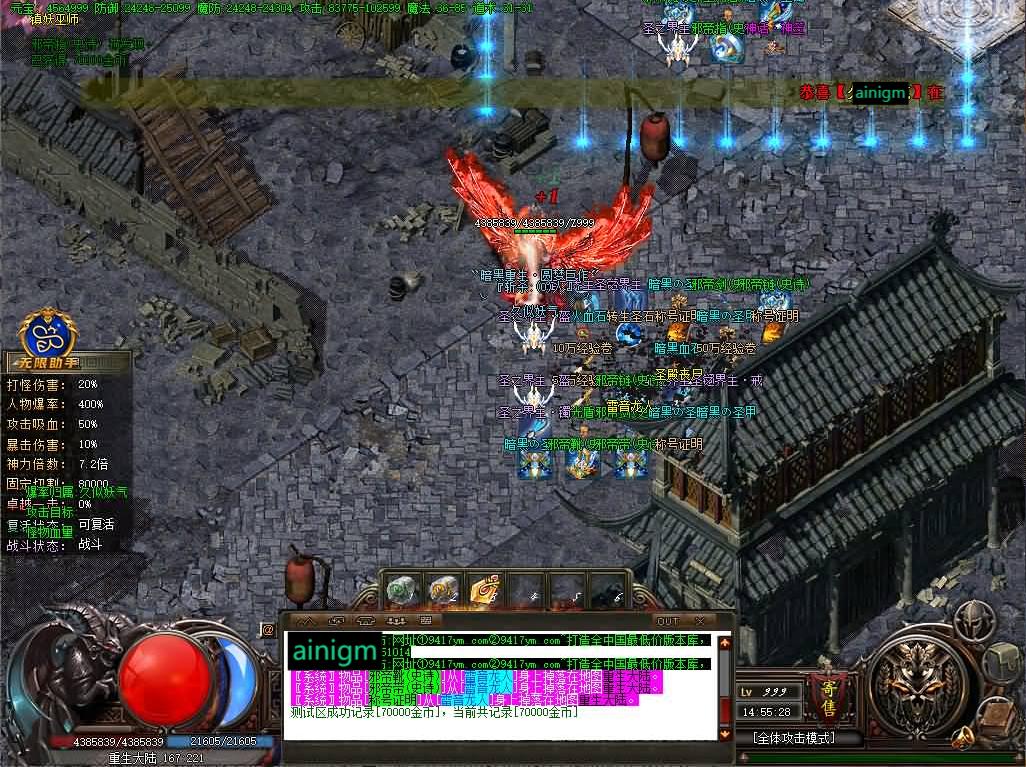Screen dimensions: 1026x767
Task: Select the first chat channel arrow tab
Action: click(307, 621)
